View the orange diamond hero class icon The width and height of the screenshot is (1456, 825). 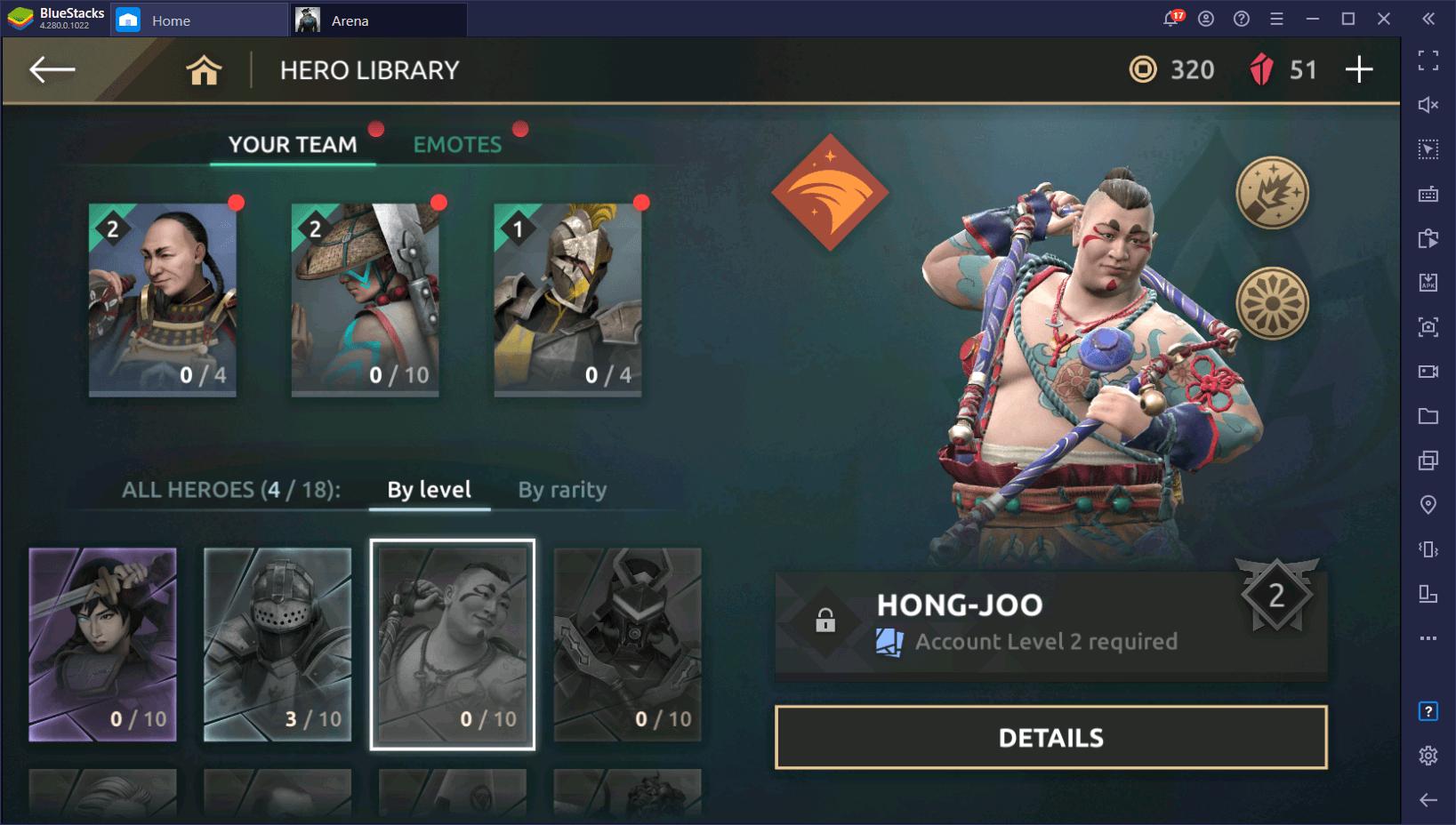[830, 192]
